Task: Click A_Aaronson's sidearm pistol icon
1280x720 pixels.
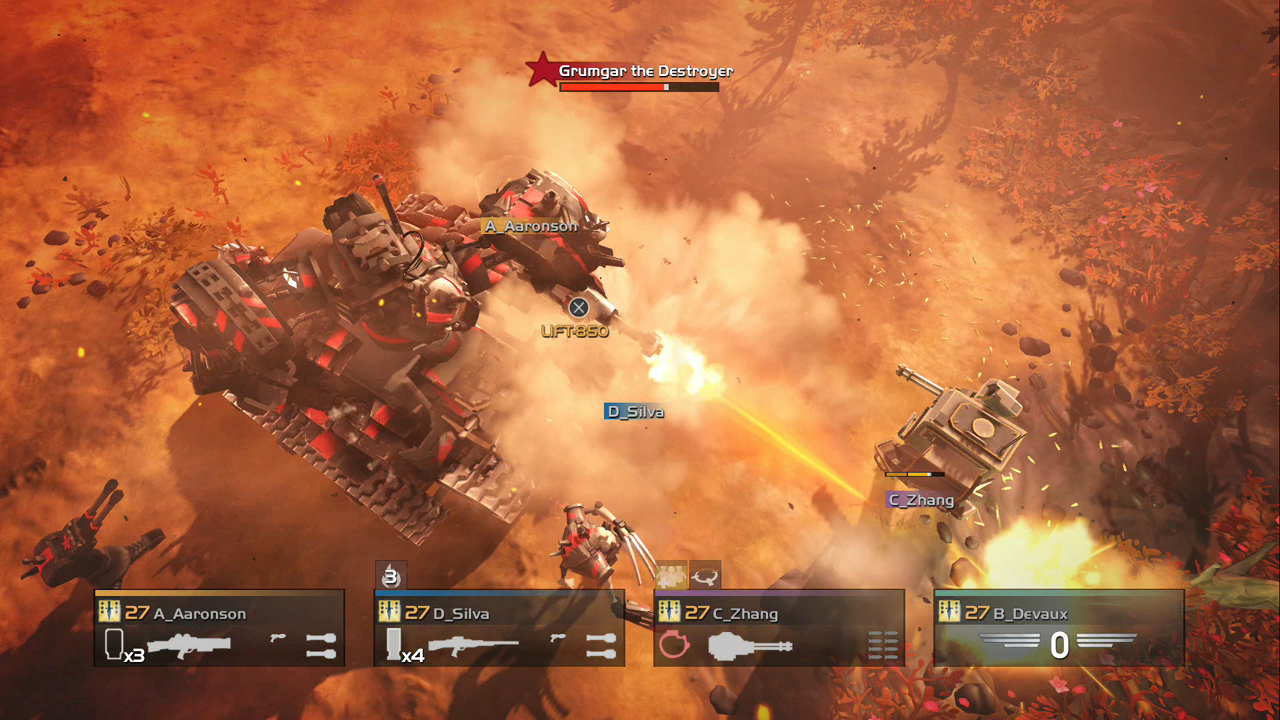Action: pyautogui.click(x=278, y=637)
